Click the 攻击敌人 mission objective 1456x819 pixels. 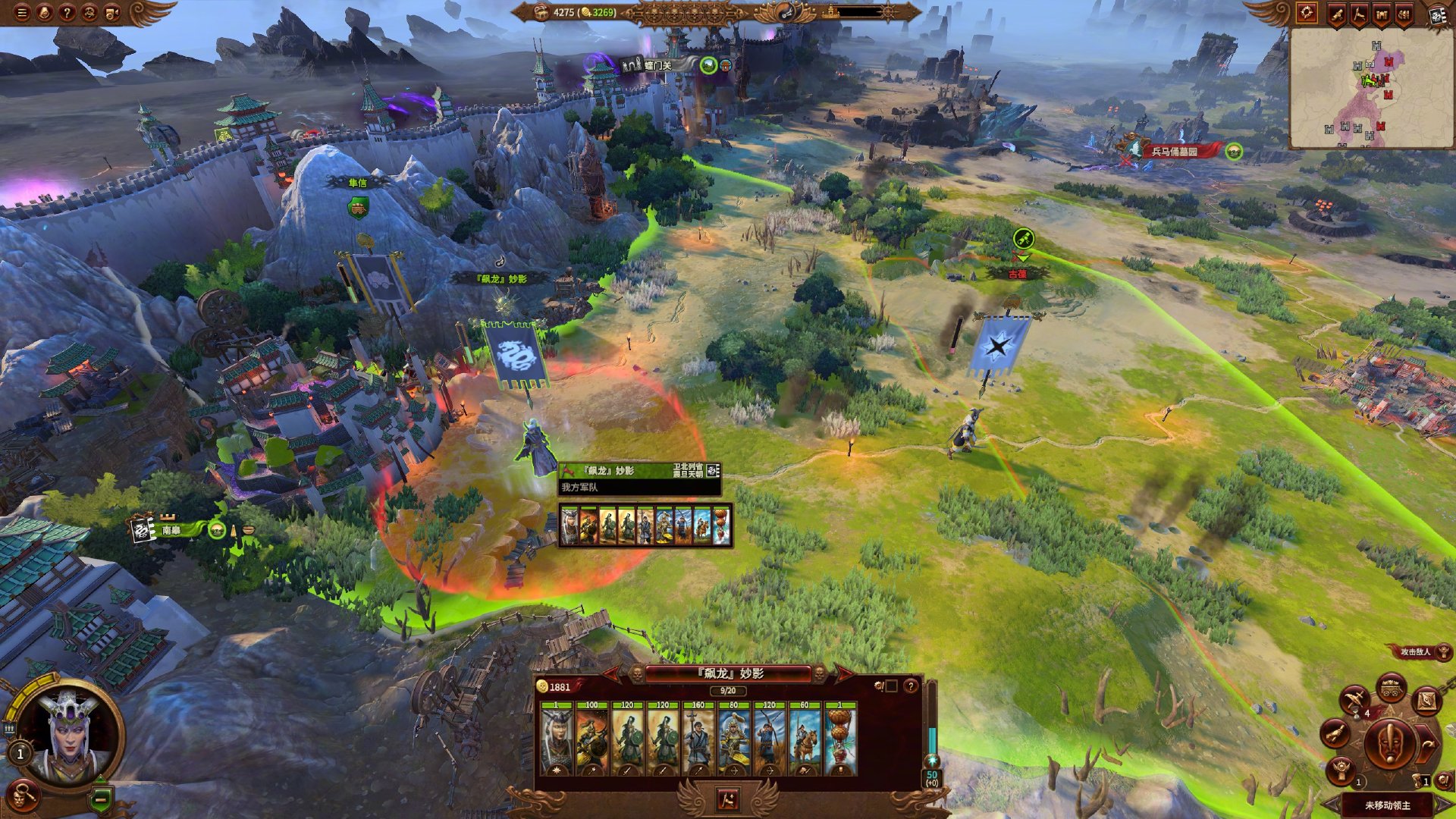click(x=1415, y=651)
